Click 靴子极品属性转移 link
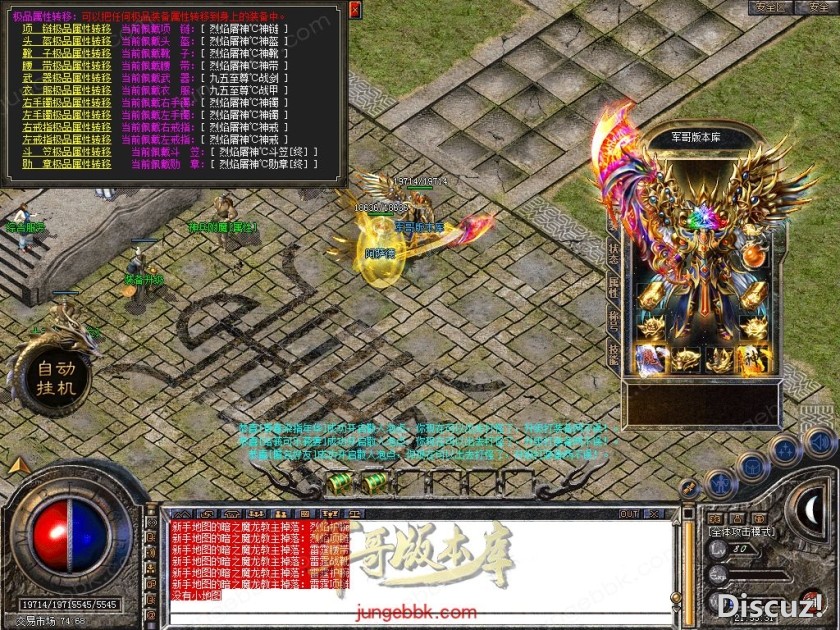This screenshot has width=840, height=630. 67,54
